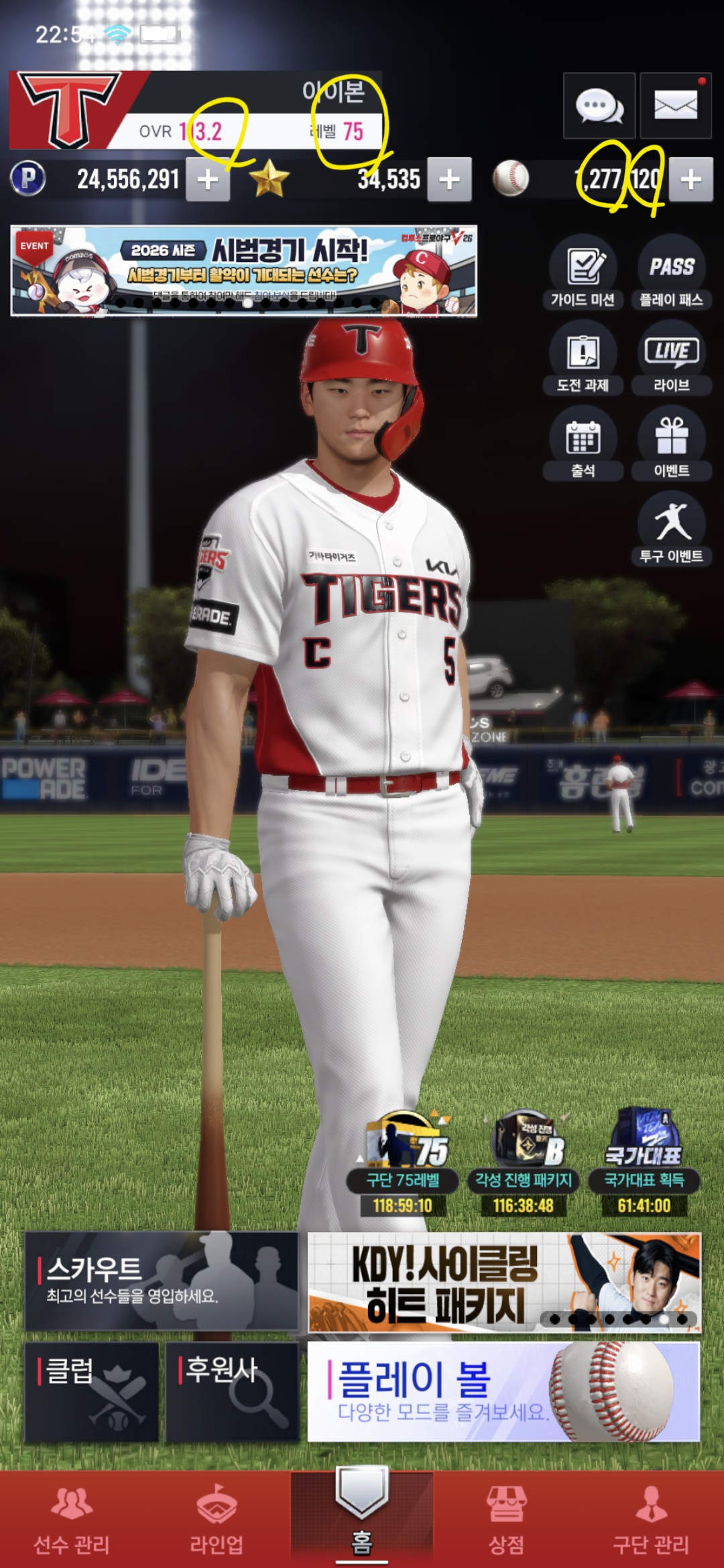The height and width of the screenshot is (1568, 724).
Task: Open the mailbox envelope icon
Action: pyautogui.click(x=675, y=106)
